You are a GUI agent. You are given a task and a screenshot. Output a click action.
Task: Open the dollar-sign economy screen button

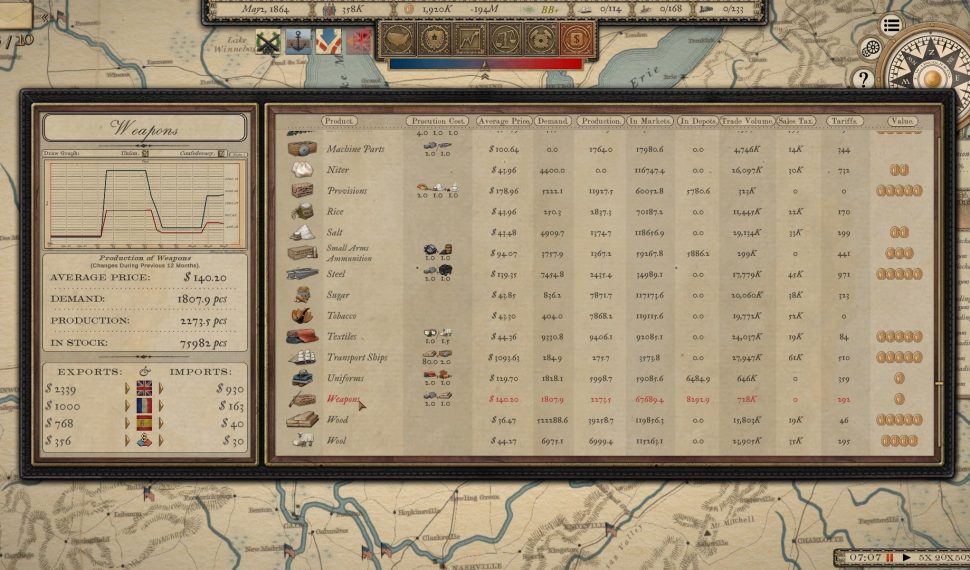tap(577, 41)
